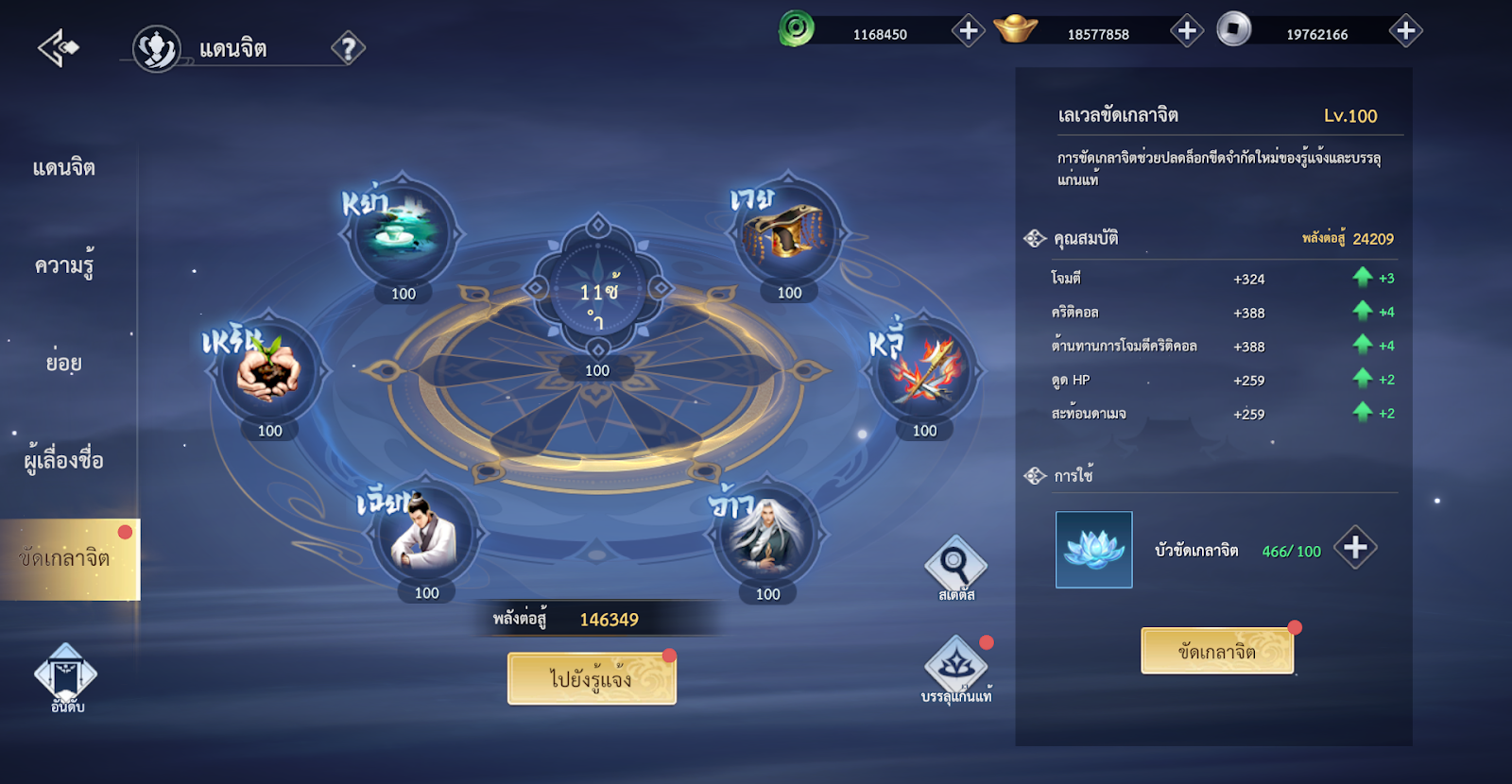Select the ย่อย tab

pos(64,364)
